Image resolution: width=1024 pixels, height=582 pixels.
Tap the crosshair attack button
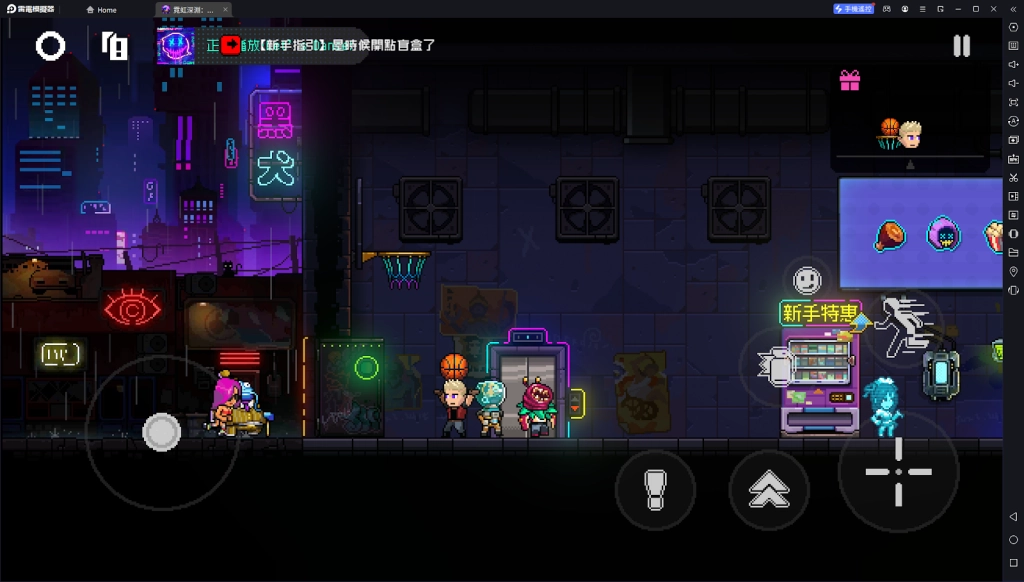coord(898,472)
